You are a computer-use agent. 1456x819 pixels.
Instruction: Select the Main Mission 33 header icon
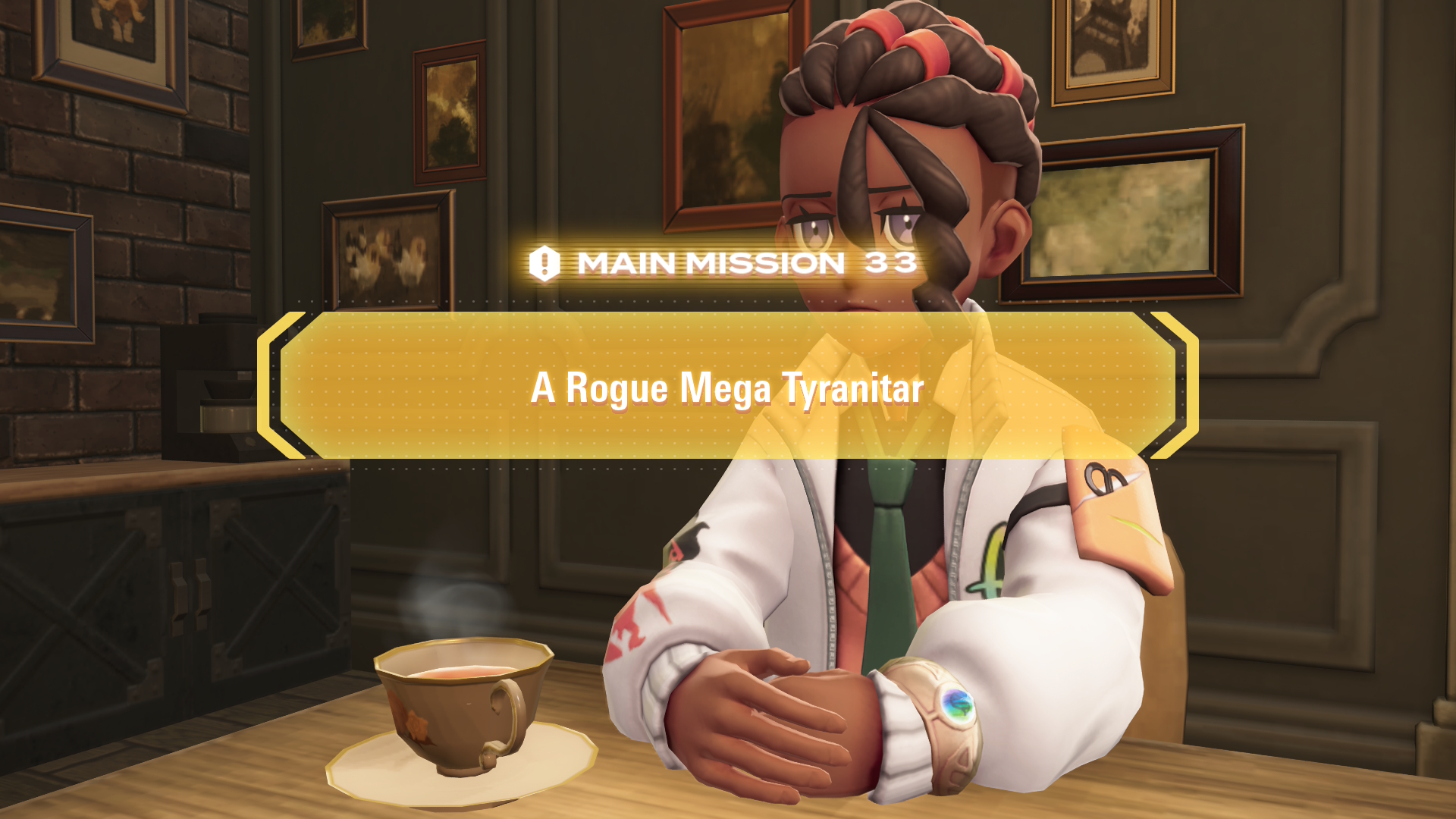pos(543,263)
